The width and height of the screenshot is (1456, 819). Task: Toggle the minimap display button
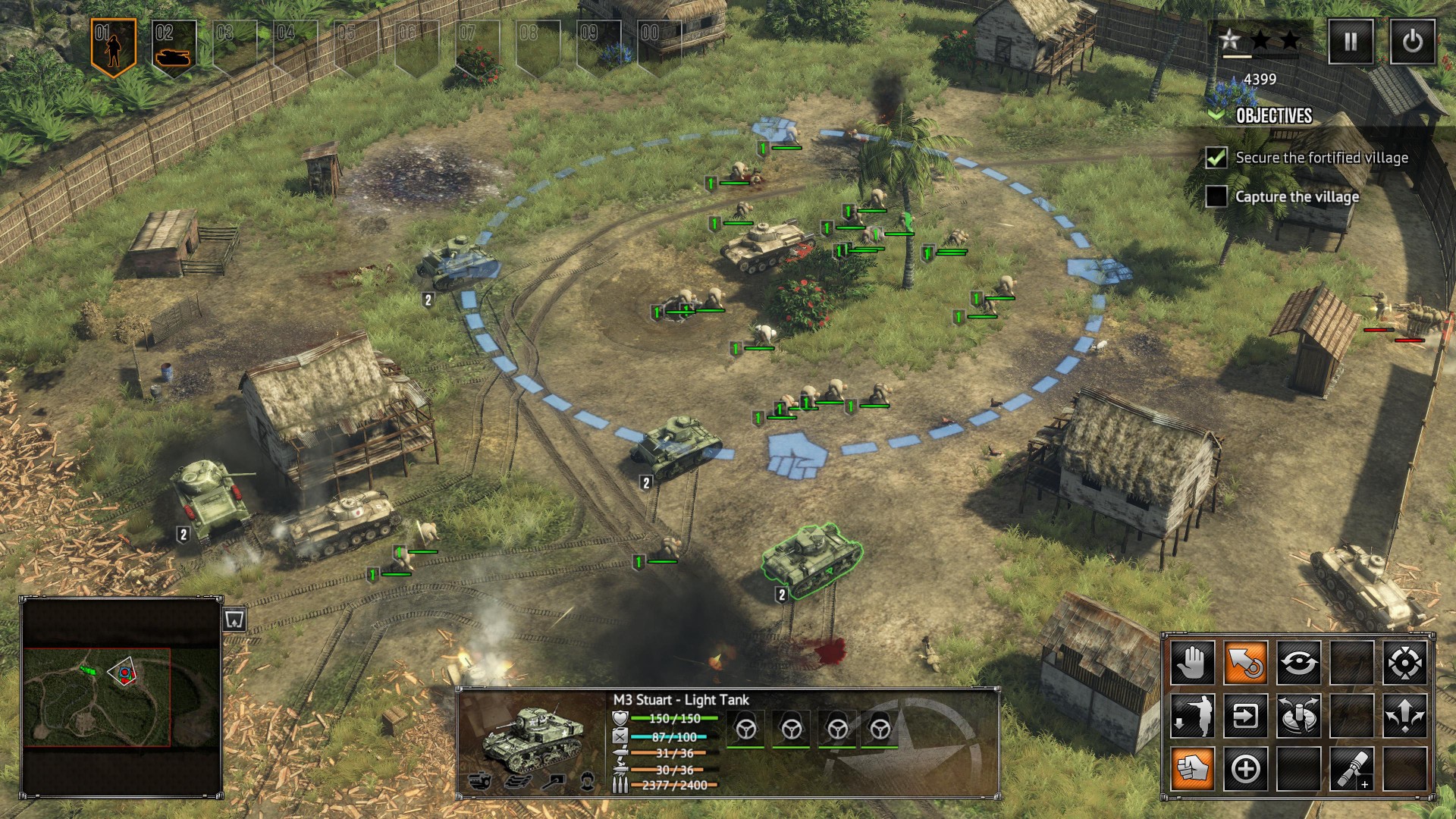pyautogui.click(x=234, y=620)
